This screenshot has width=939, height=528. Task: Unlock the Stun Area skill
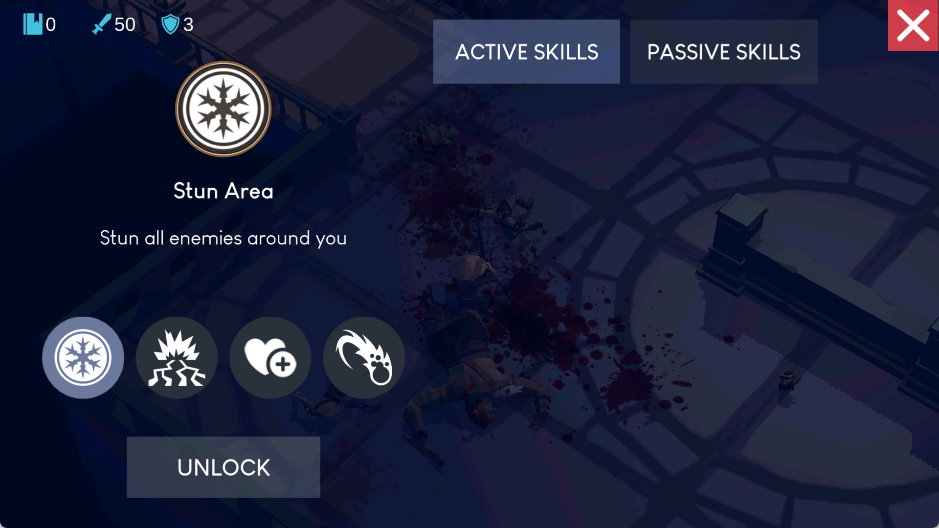pyautogui.click(x=223, y=467)
